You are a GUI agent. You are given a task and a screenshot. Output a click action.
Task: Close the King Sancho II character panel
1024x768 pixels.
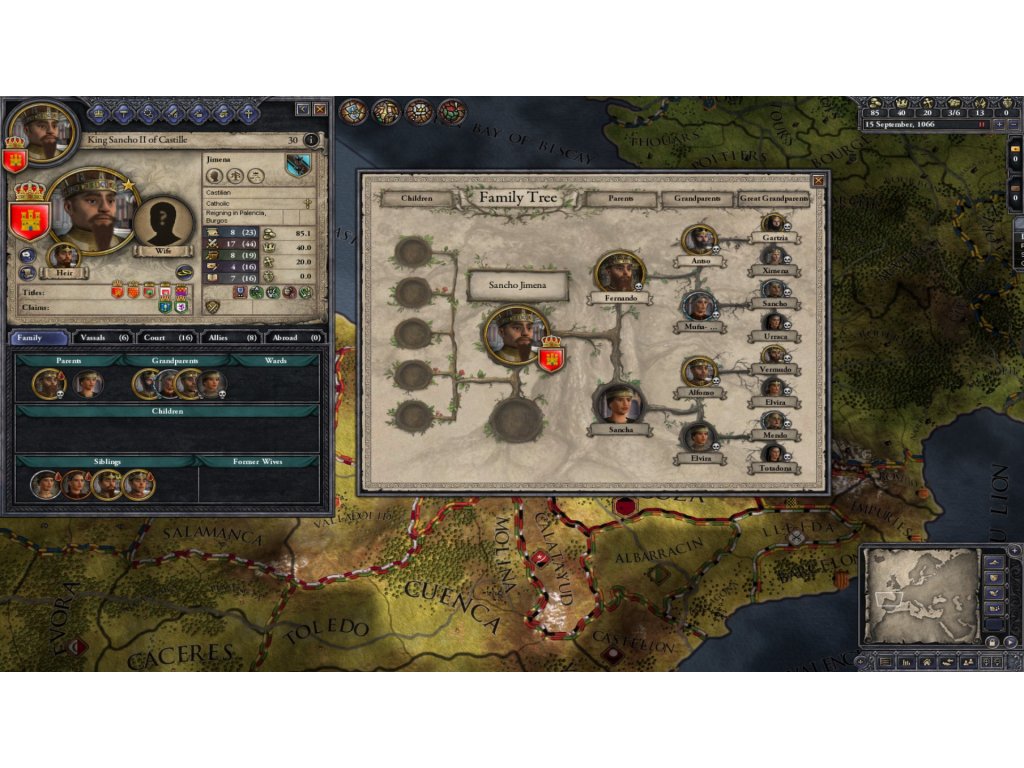tap(320, 108)
